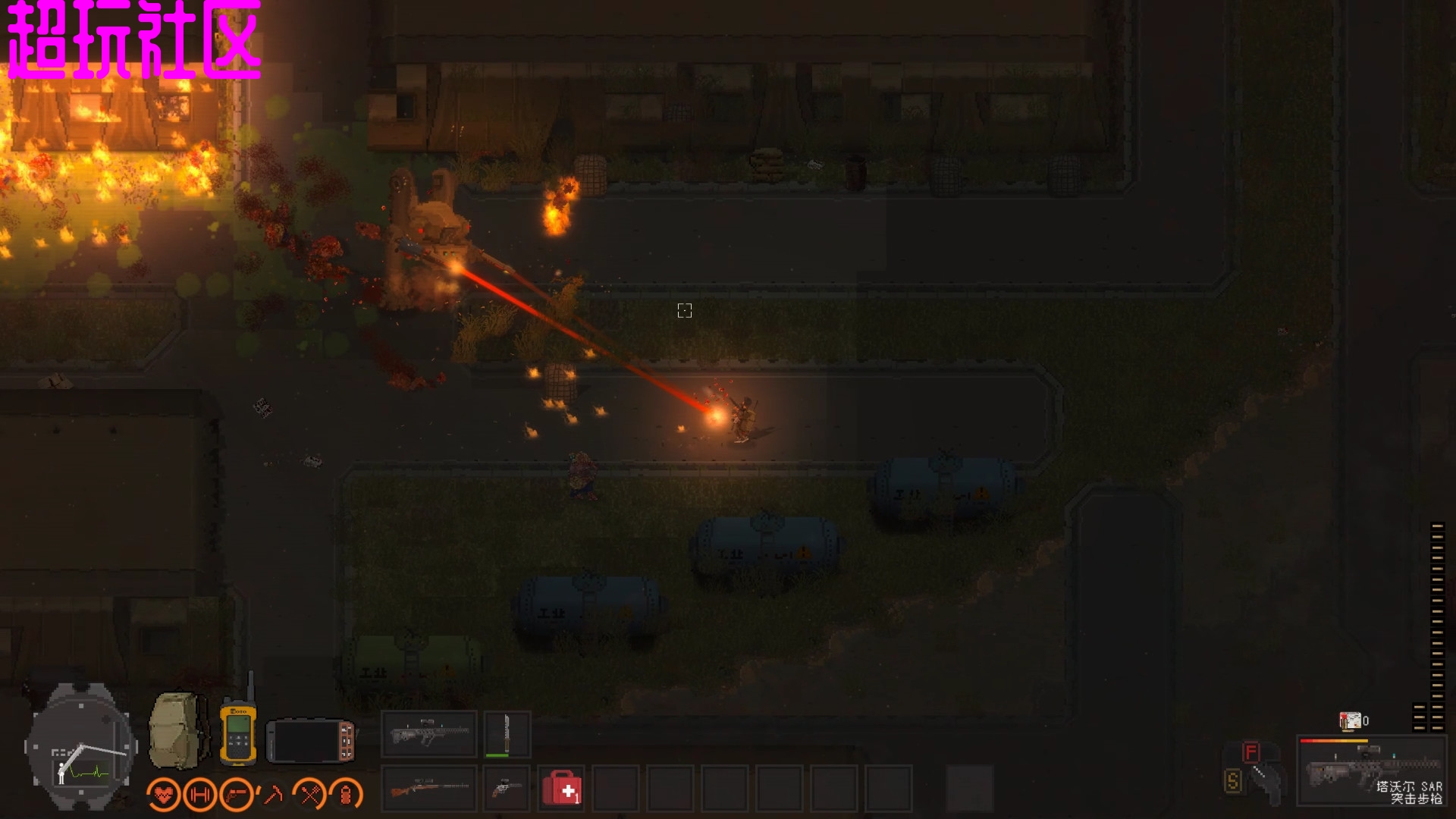Click the pickaxe skill status icon
Viewport: 1456px width, 819px height.
(x=272, y=794)
